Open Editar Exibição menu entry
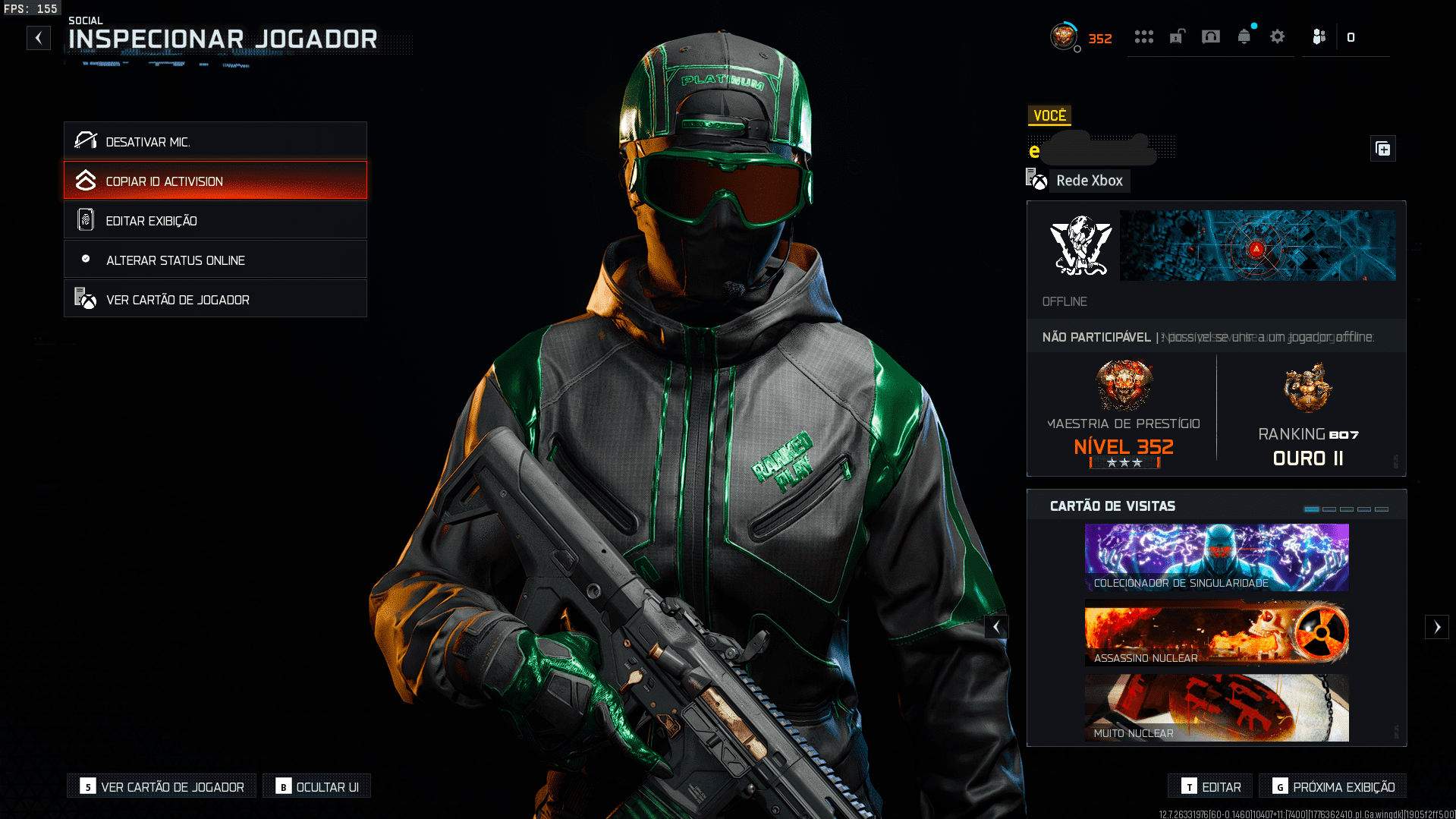Viewport: 1456px width, 819px height. tap(215, 220)
